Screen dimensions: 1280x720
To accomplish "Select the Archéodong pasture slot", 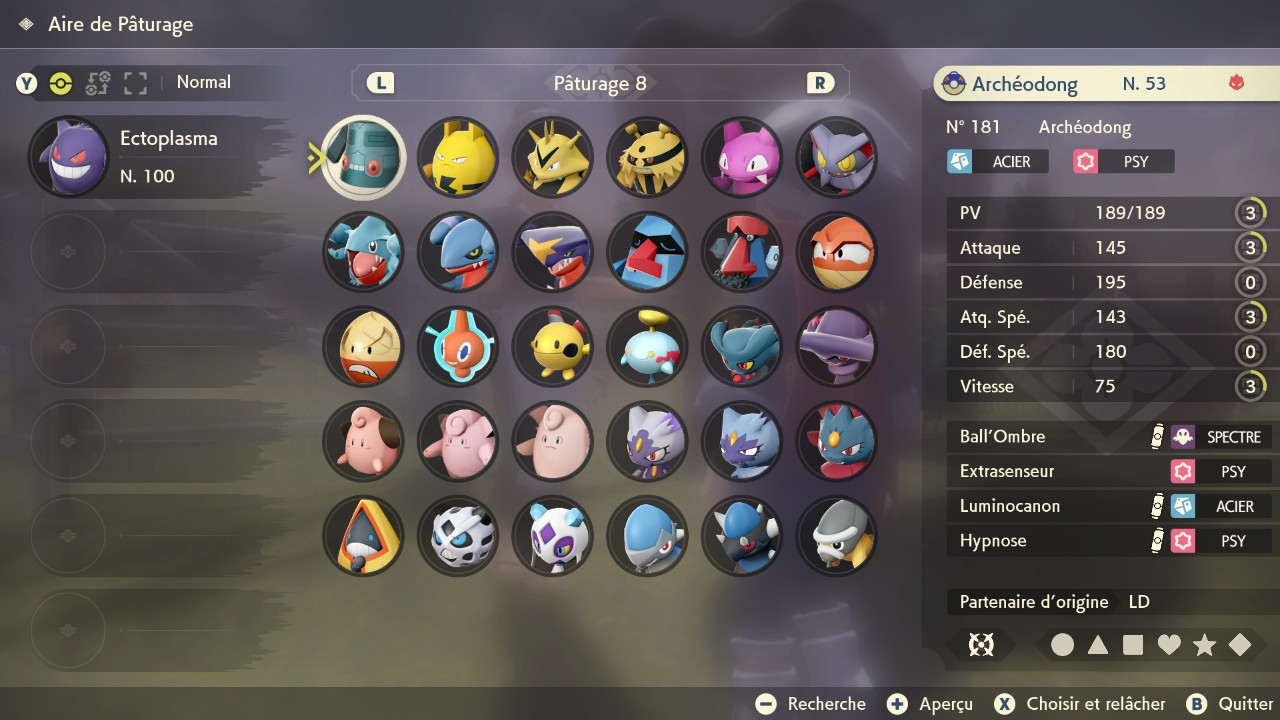I will 363,157.
